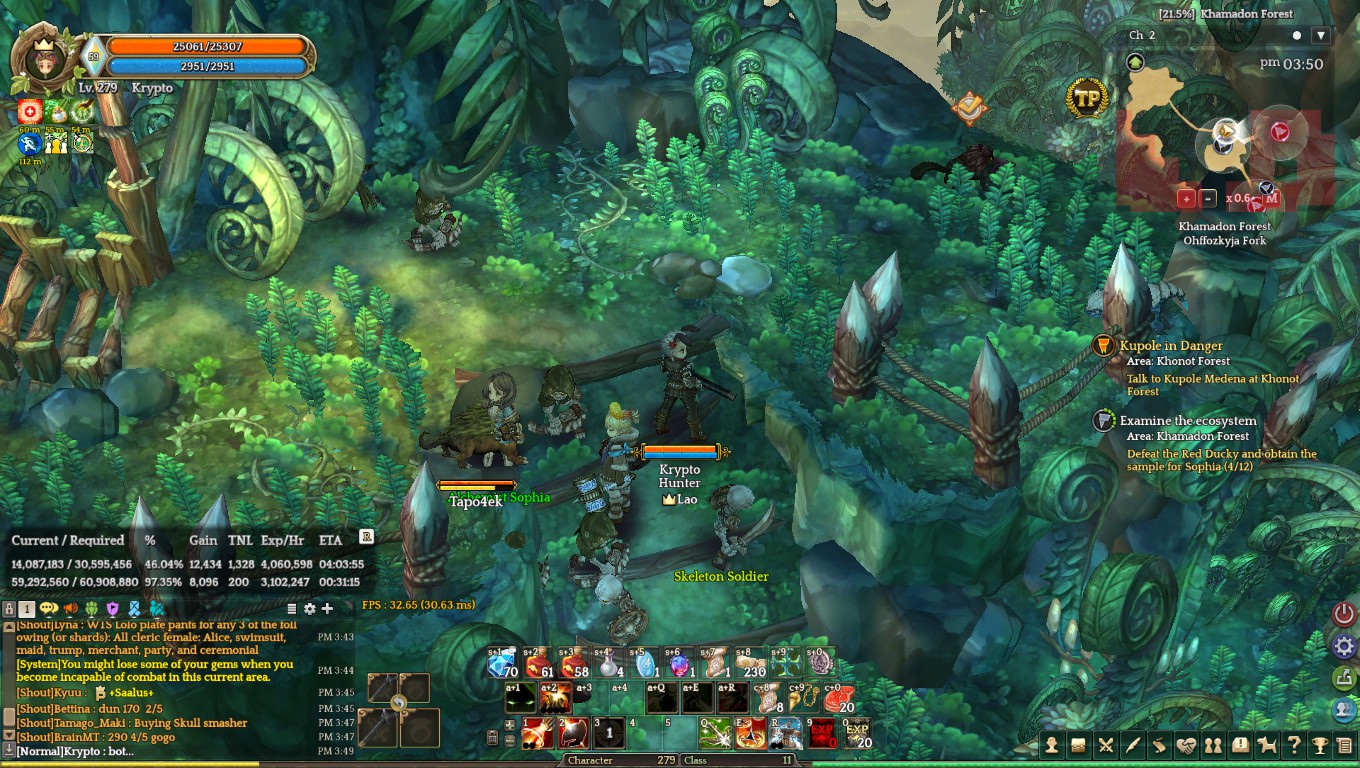
Task: Select the Examine the ecosystem quest entry
Action: pos(1187,421)
